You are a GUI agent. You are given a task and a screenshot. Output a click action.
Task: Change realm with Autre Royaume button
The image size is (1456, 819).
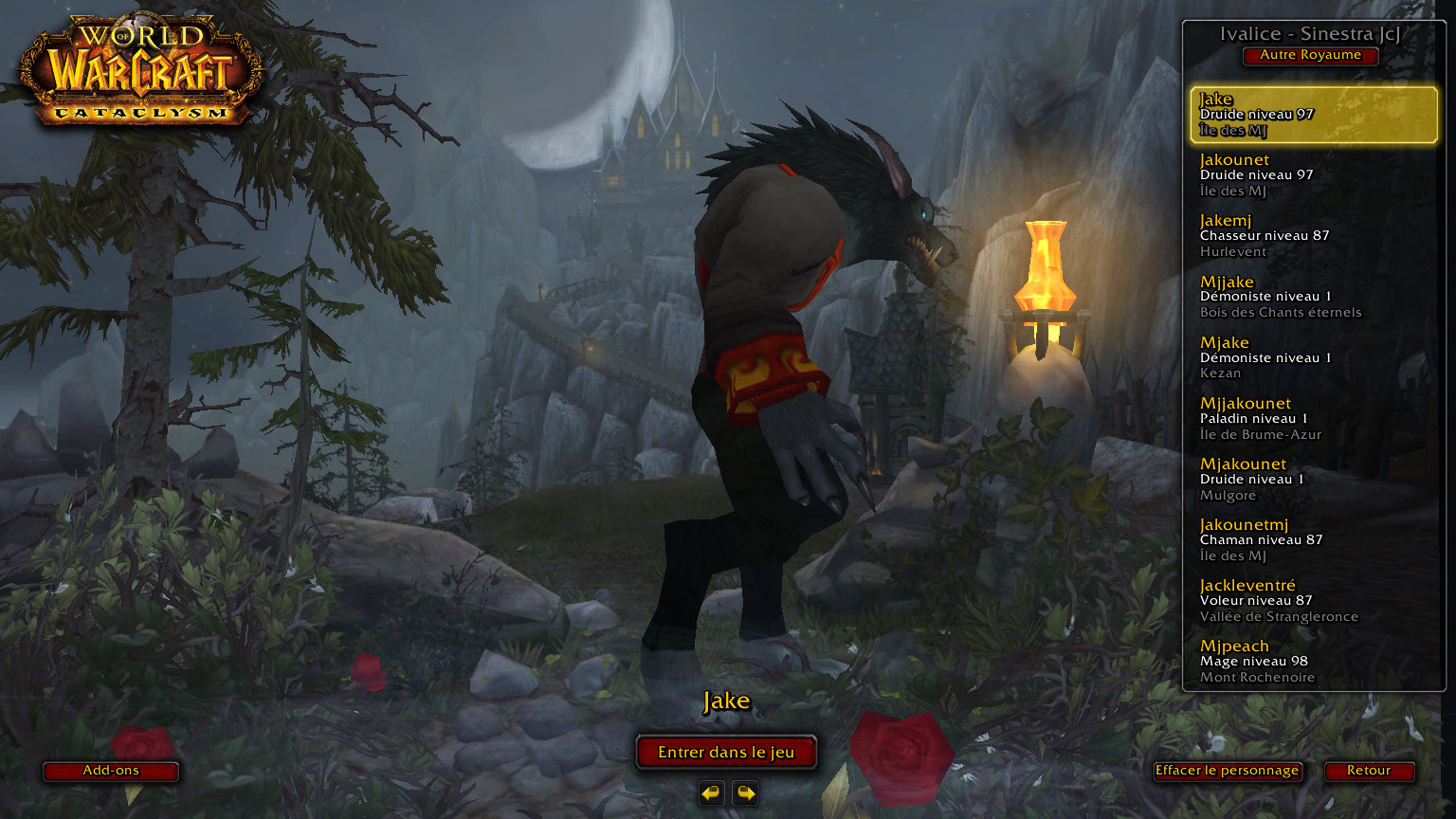[1310, 55]
